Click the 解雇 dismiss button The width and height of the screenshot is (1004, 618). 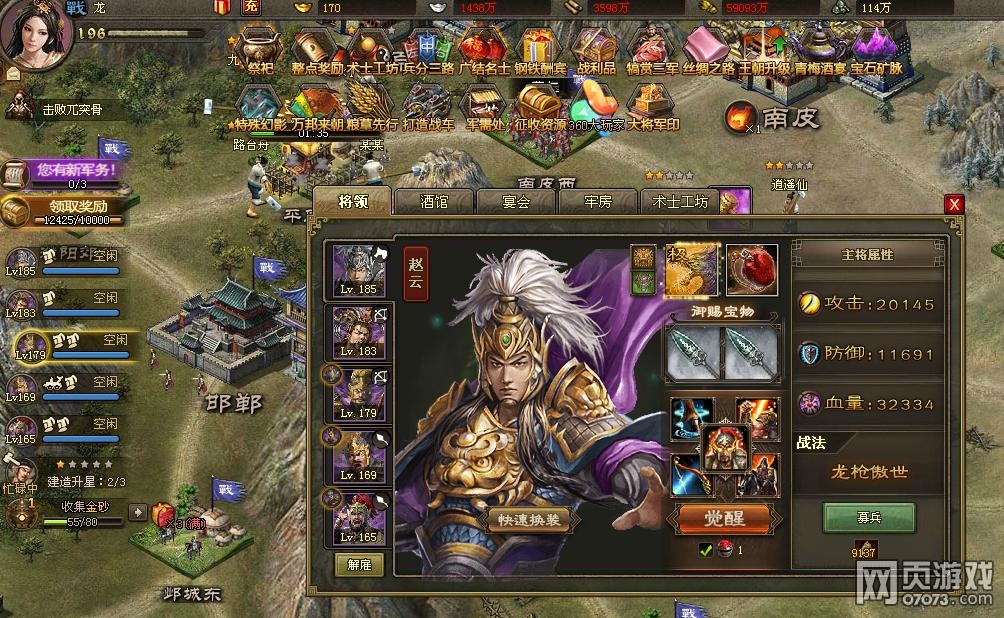click(x=359, y=564)
